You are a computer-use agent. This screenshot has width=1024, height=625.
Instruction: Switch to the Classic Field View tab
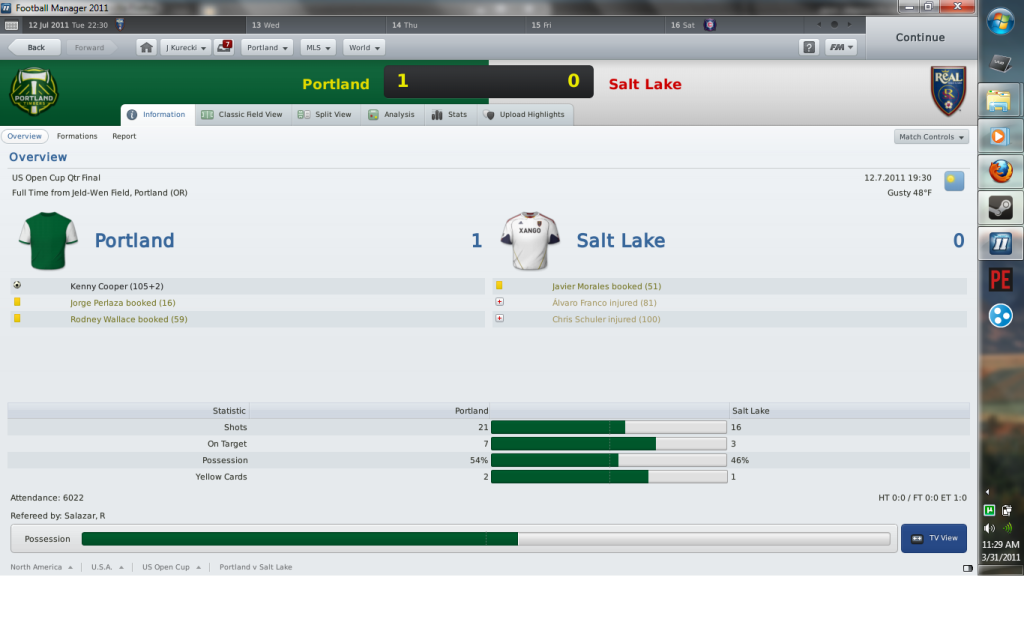(242, 115)
